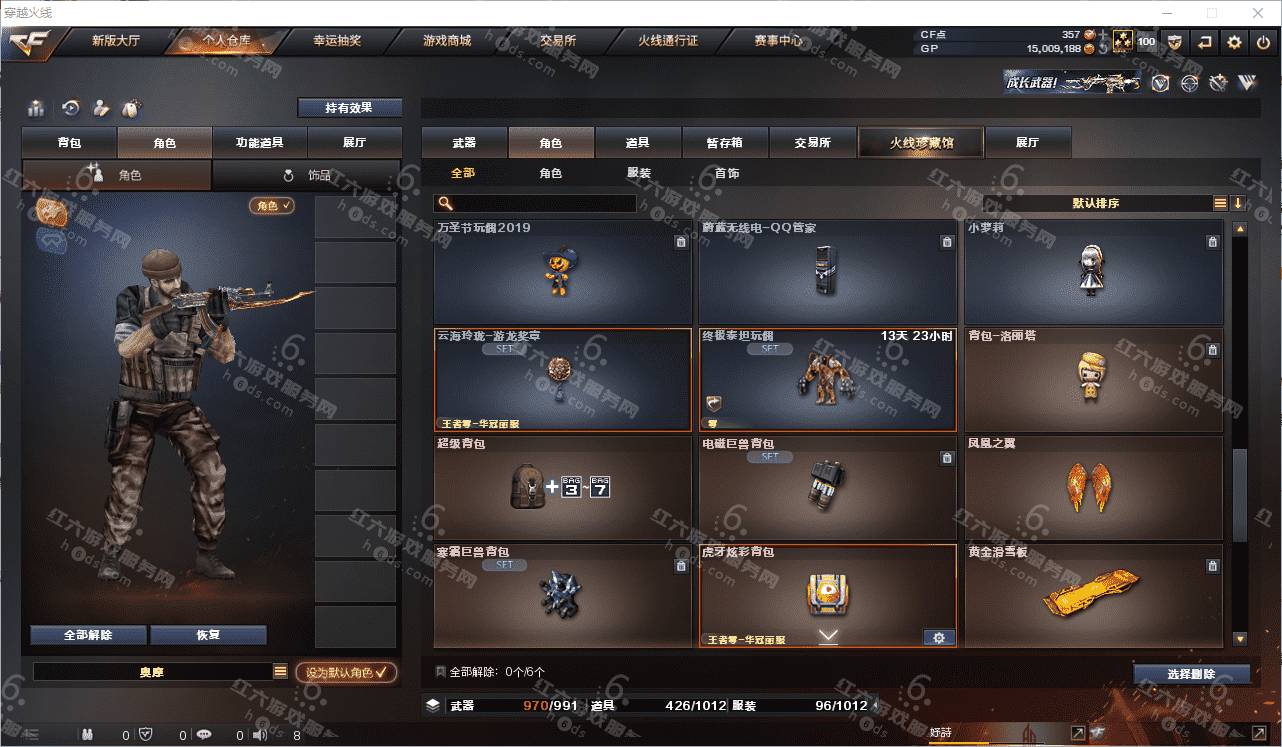Image resolution: width=1282 pixels, height=747 pixels.
Task: Show the 服装 clothing filter
Action: 639,173
